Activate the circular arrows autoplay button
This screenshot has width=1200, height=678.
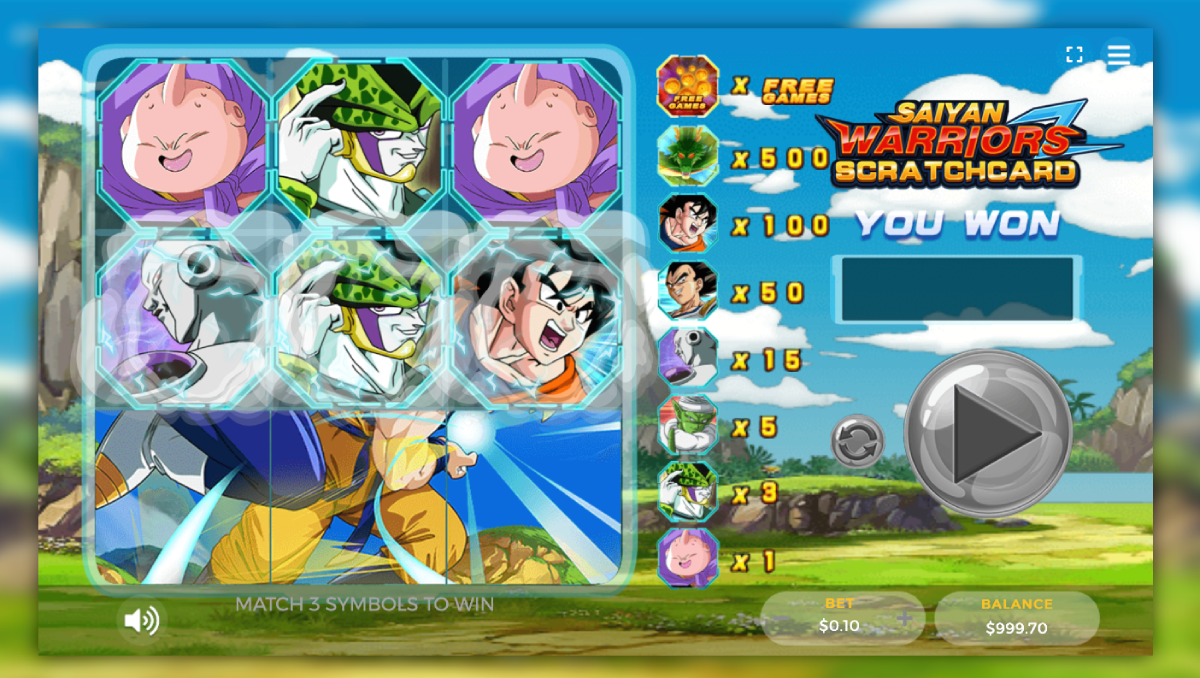857,441
